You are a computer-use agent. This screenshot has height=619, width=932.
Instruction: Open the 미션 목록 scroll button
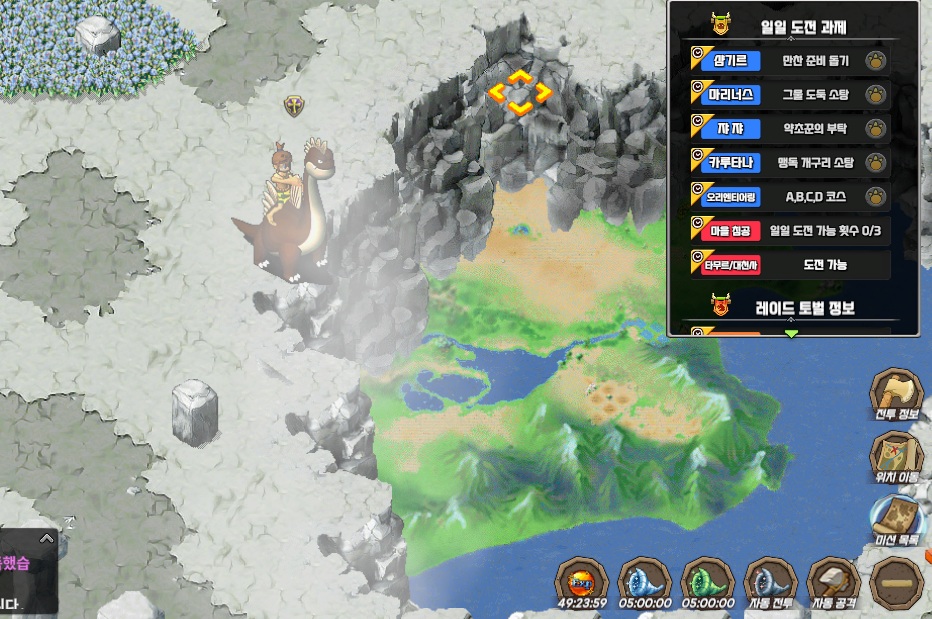tap(895, 521)
